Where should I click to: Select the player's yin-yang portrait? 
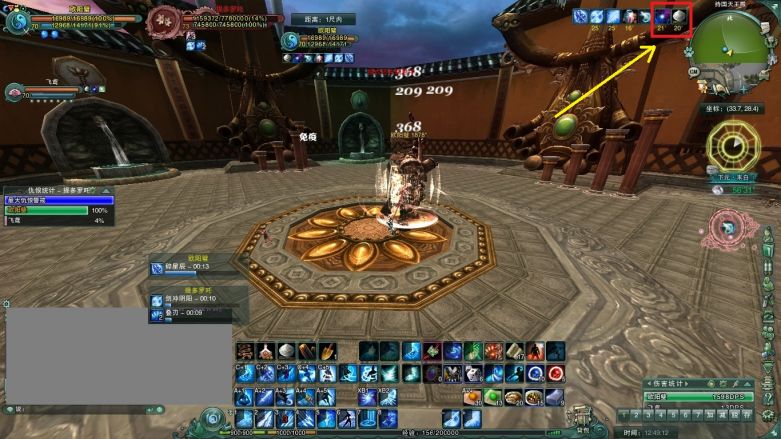18,17
